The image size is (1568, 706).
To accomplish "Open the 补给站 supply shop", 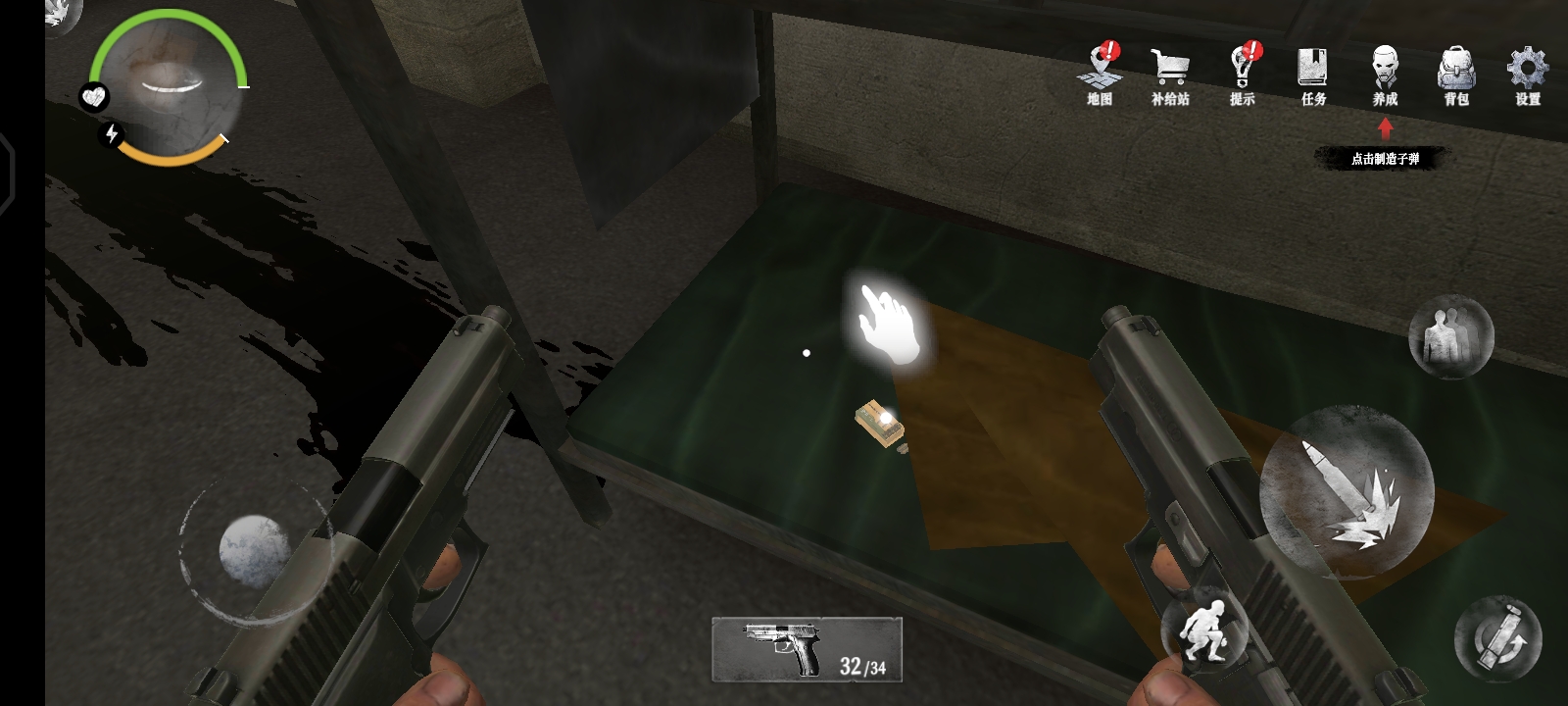I will tap(1170, 74).
